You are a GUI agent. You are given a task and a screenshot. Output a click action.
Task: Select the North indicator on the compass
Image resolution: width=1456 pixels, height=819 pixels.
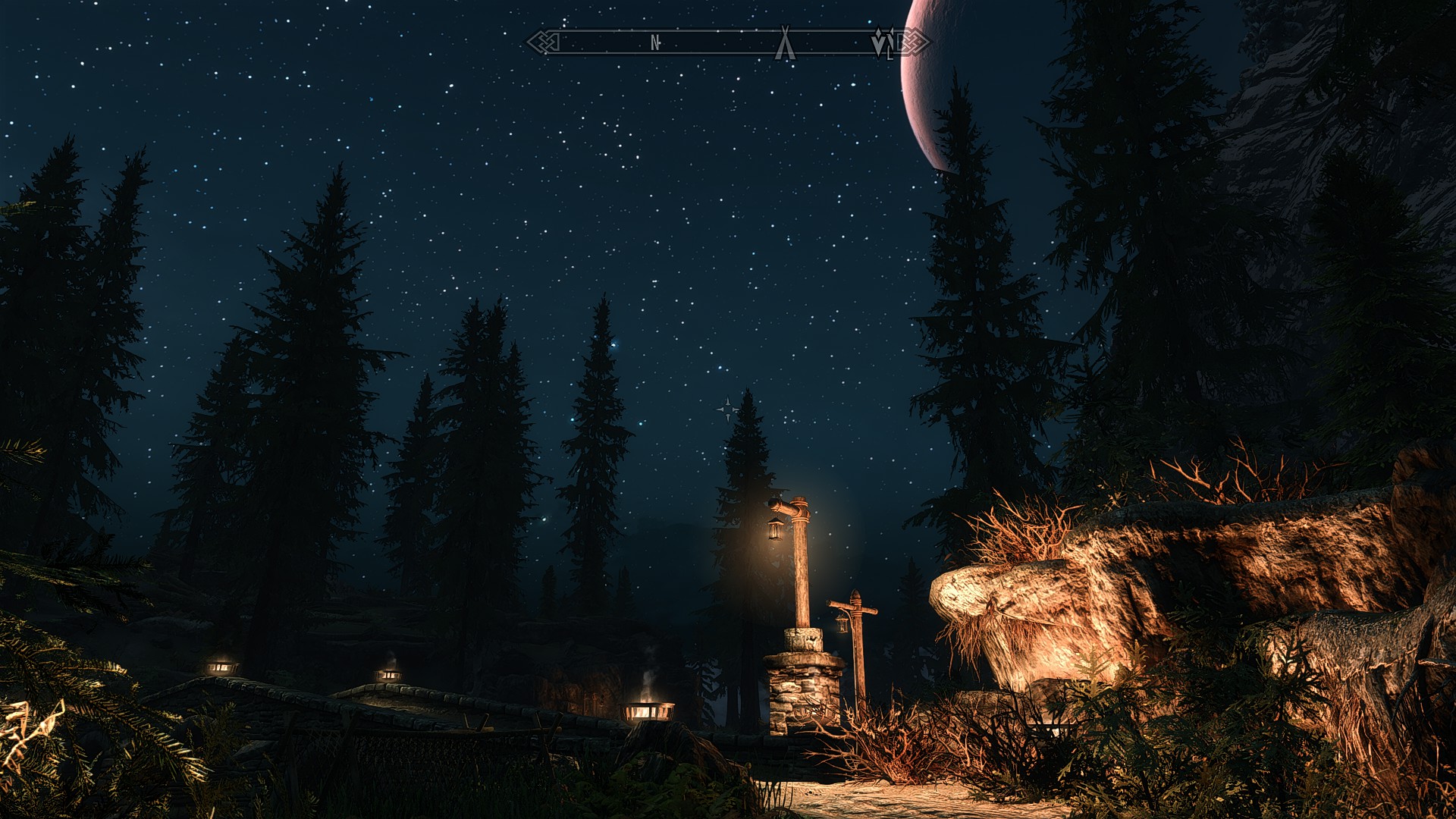point(656,43)
